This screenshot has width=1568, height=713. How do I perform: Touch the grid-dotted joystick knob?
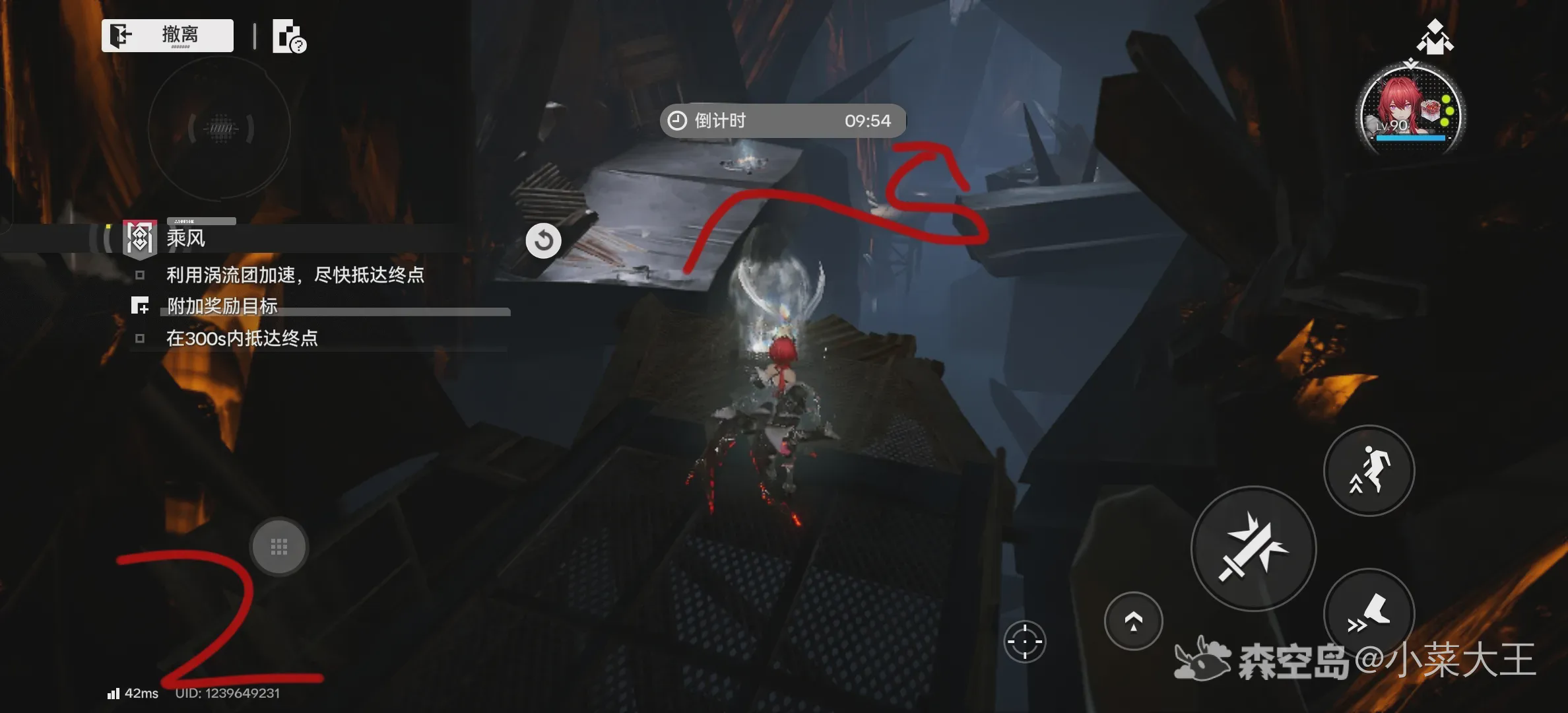pos(278,547)
